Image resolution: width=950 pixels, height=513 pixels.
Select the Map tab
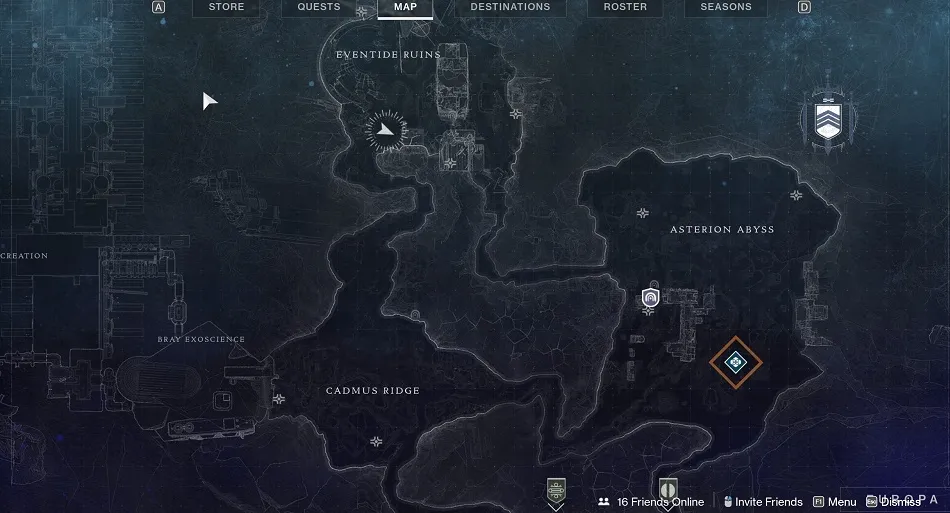click(x=405, y=7)
